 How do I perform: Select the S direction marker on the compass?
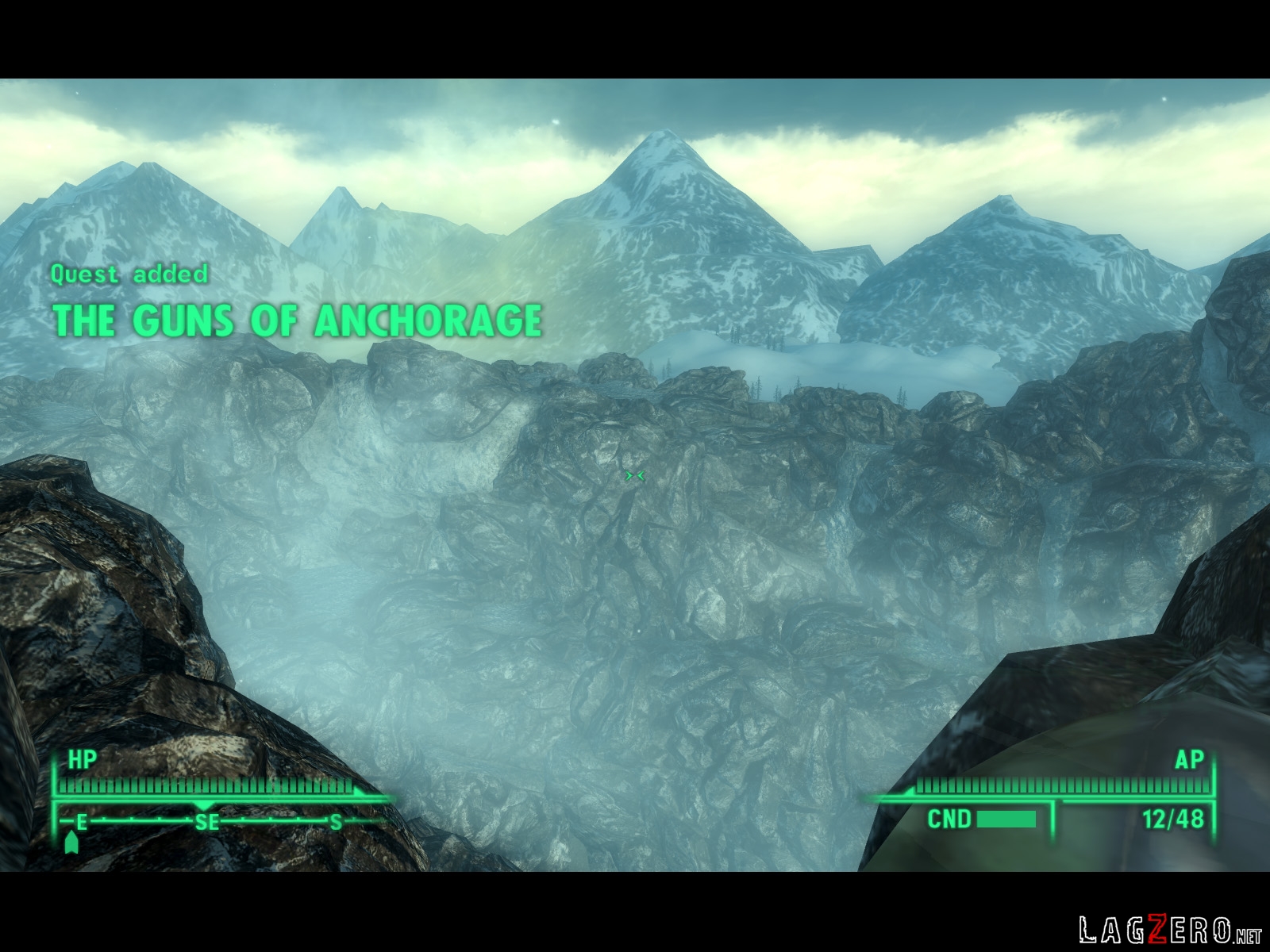[x=336, y=820]
